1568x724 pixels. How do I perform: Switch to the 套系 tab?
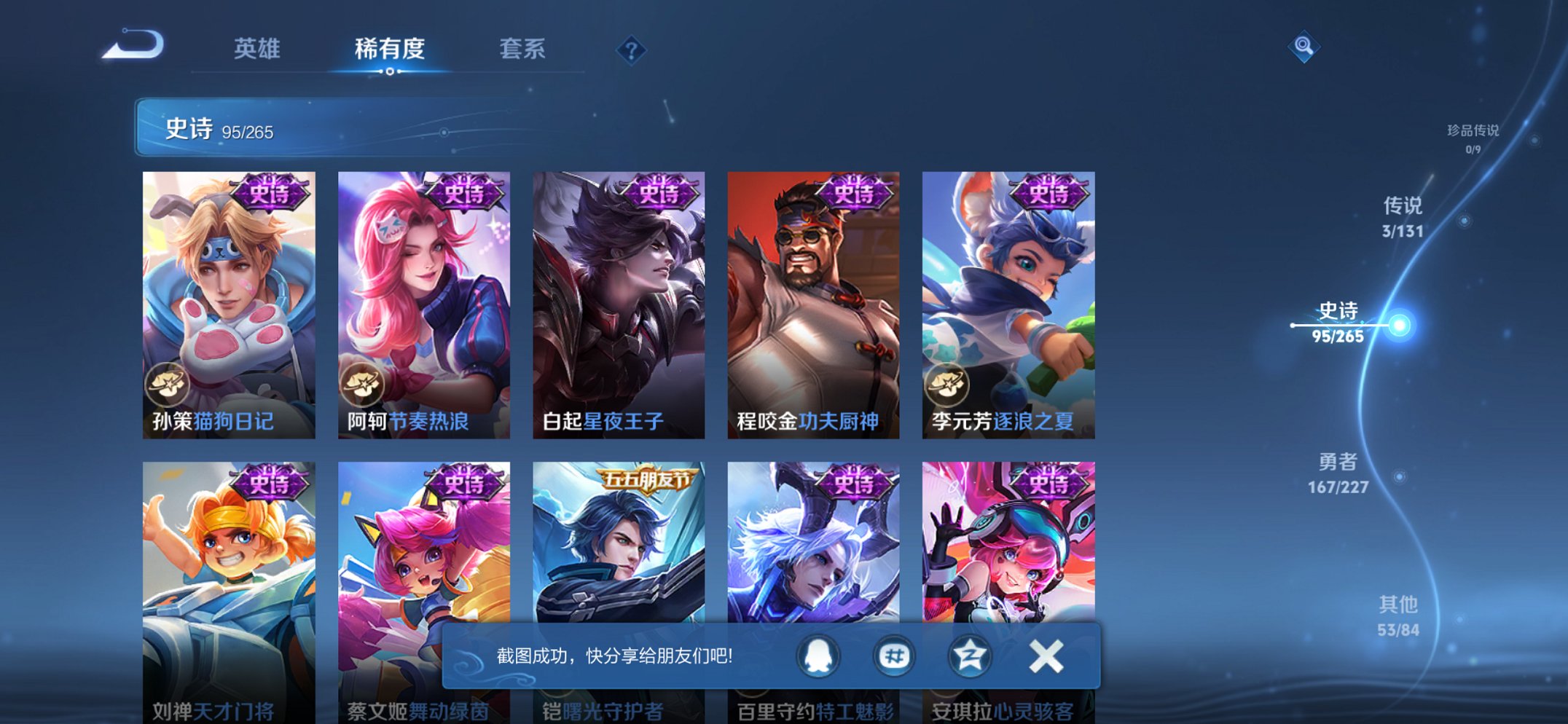click(522, 48)
